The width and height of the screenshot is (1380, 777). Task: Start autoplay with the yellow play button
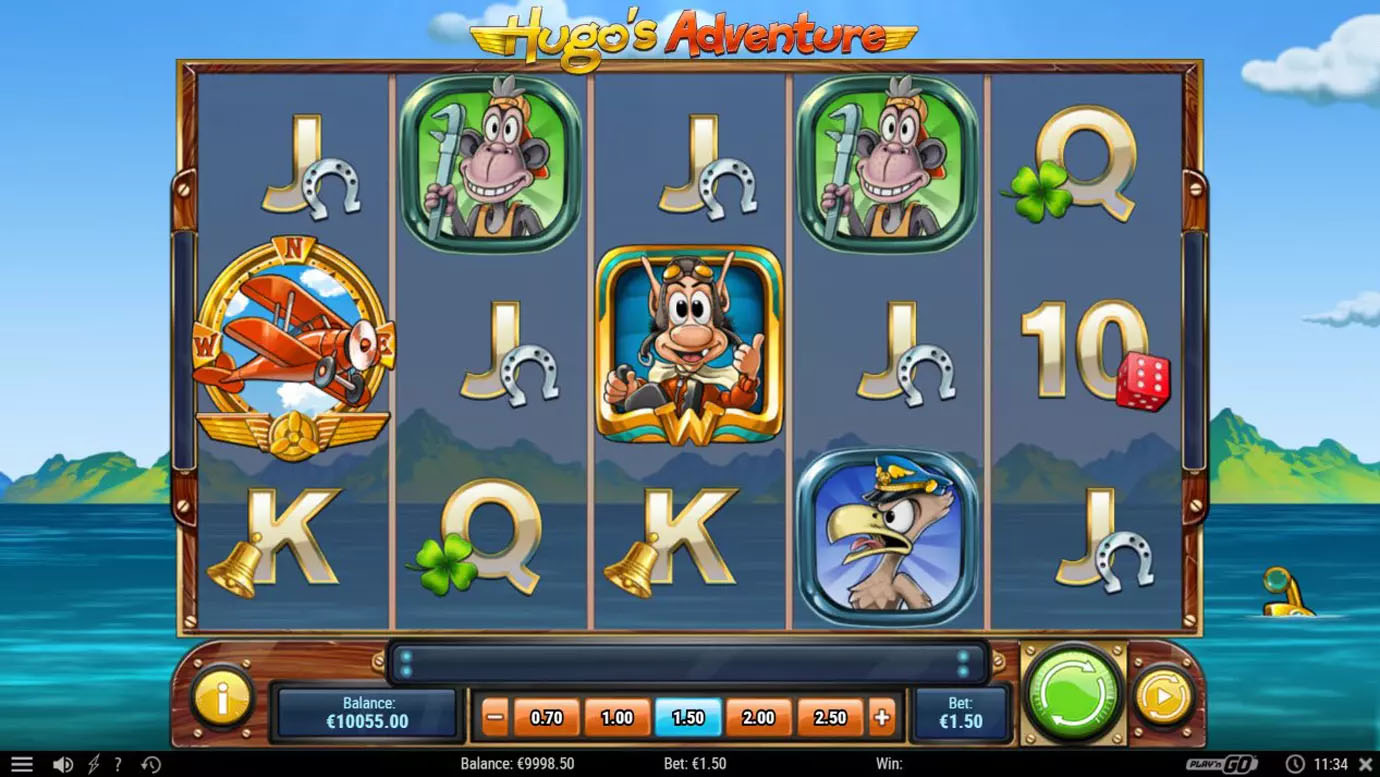click(1164, 695)
